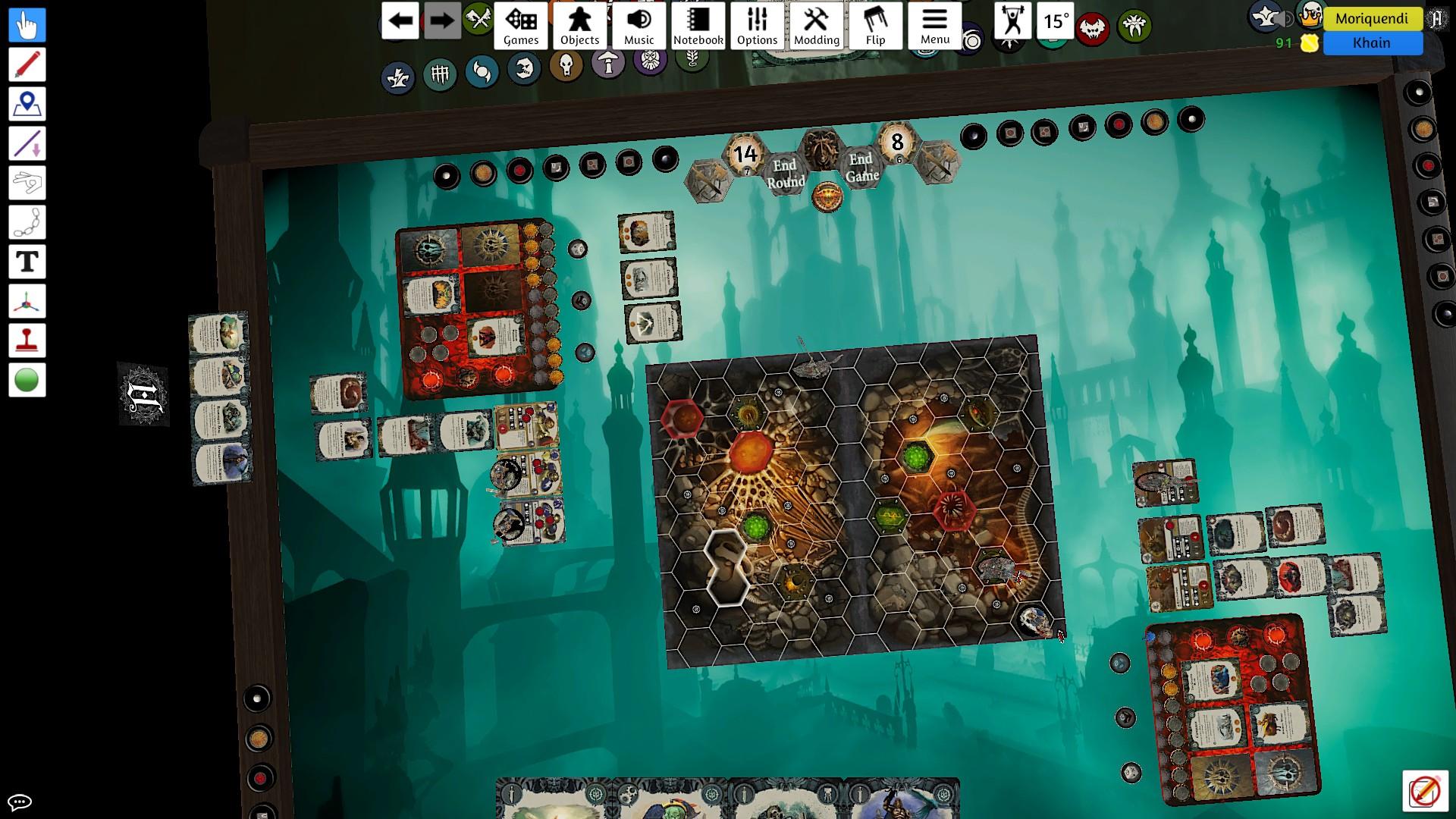Click the redo forward arrow
This screenshot has height=819, width=1456.
(x=441, y=20)
